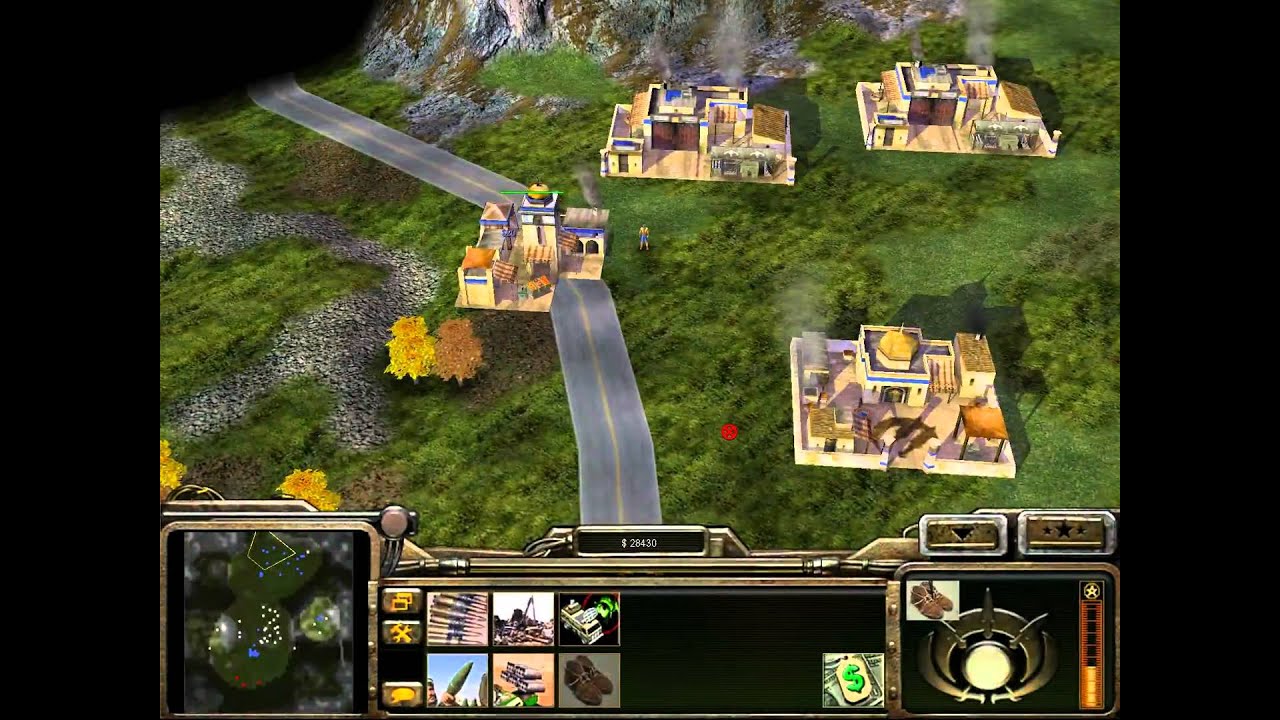Buy the Junk Repair upgrade icon
Viewport: 1280px width, 720px height.
click(523, 618)
